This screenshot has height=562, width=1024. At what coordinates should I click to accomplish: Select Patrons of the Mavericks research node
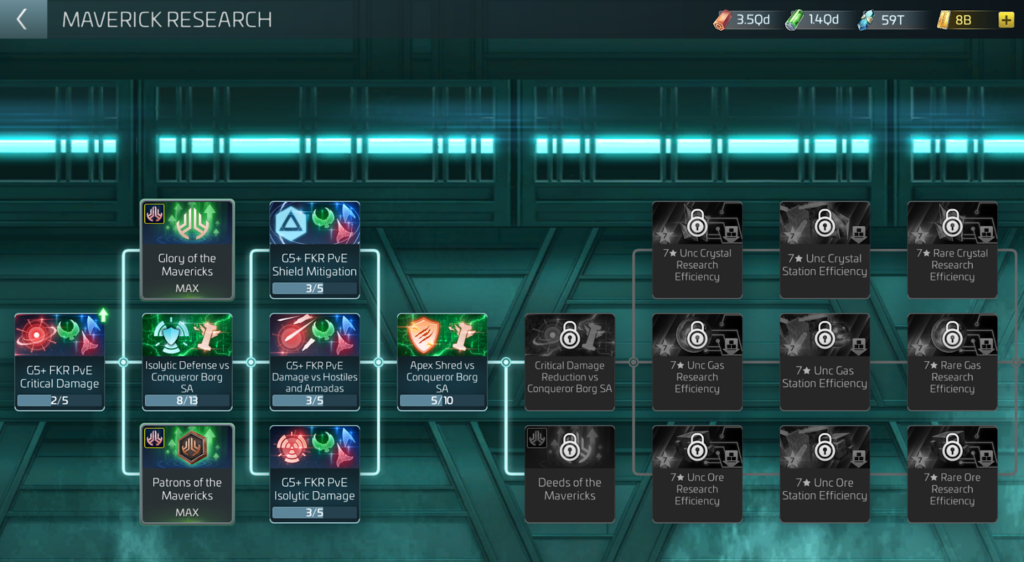(x=187, y=473)
